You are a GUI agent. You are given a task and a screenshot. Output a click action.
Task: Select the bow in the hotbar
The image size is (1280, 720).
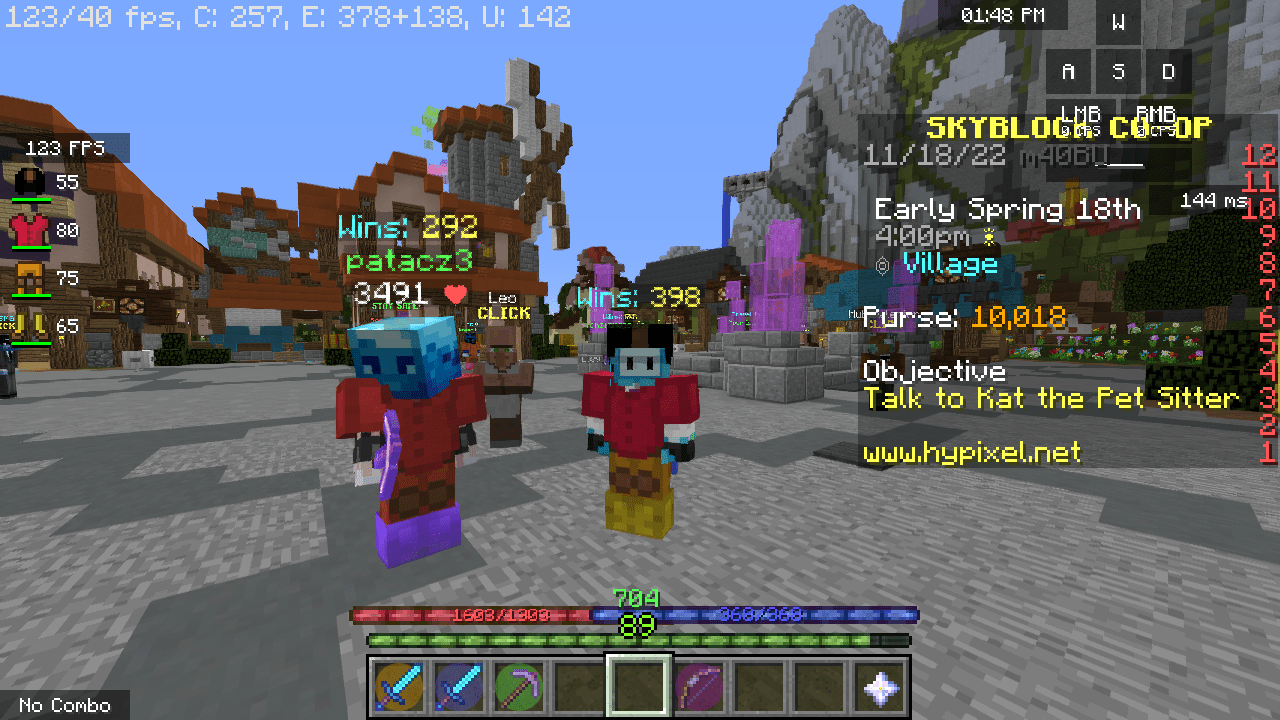[x=700, y=686]
